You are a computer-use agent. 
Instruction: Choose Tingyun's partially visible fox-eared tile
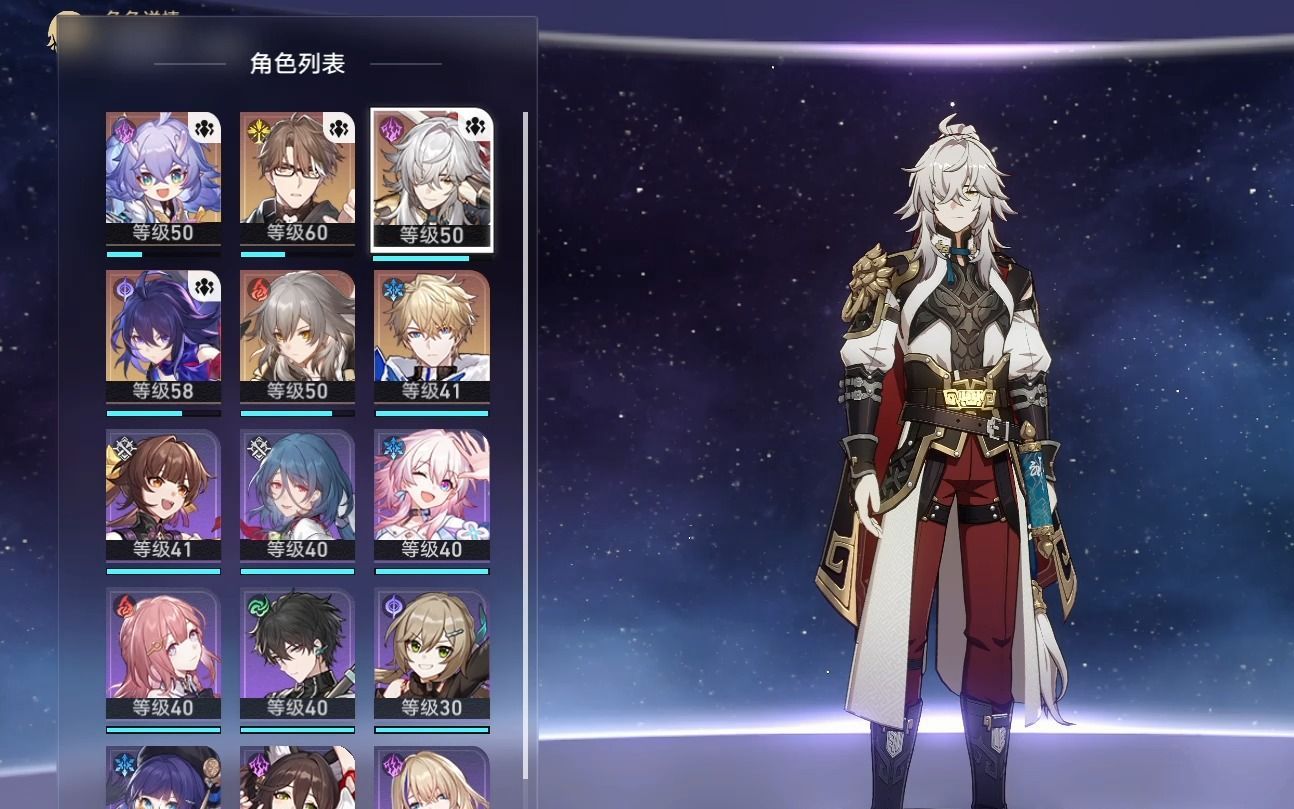tap(297, 778)
